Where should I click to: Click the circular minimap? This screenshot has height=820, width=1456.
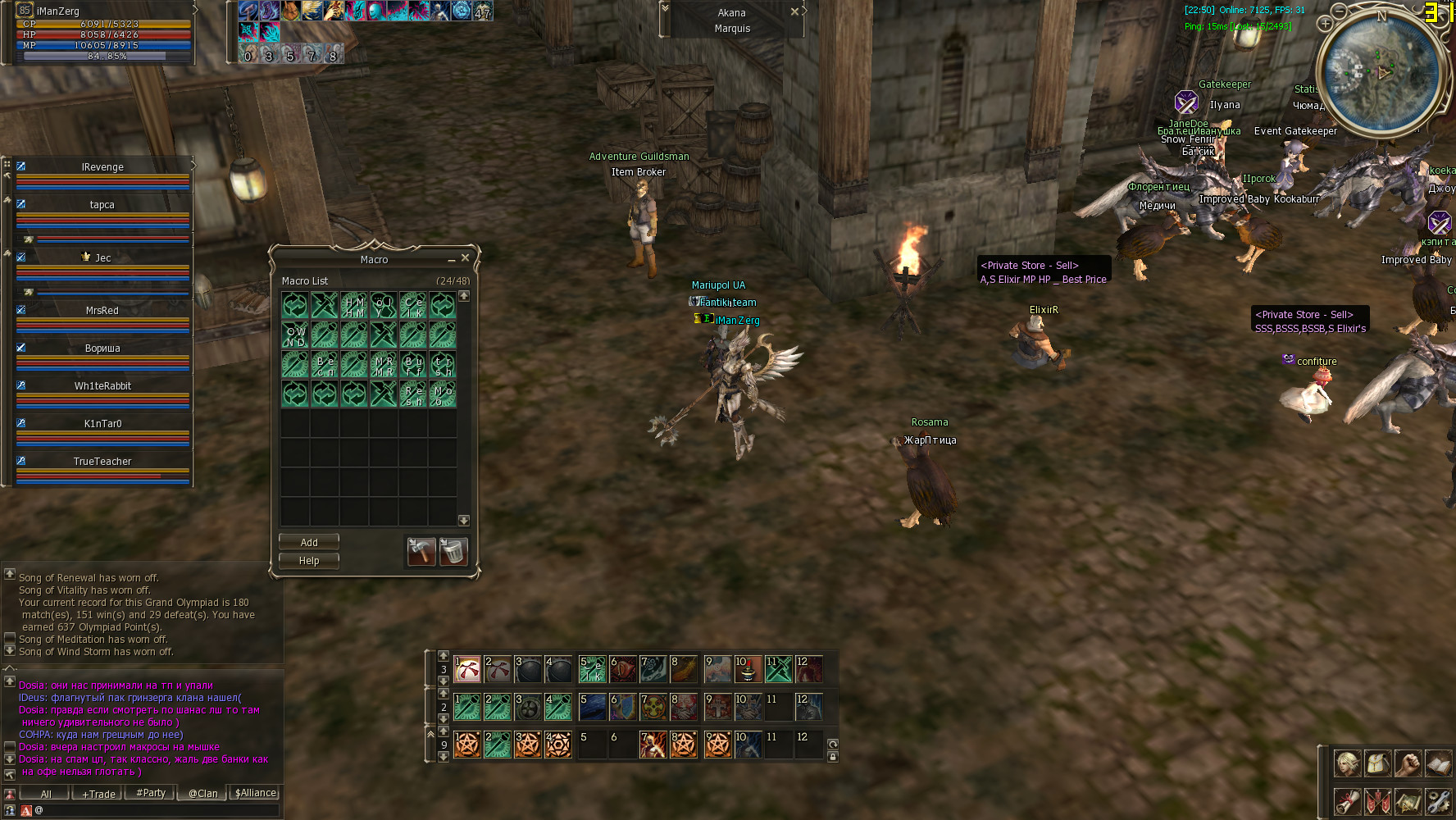[1383, 72]
